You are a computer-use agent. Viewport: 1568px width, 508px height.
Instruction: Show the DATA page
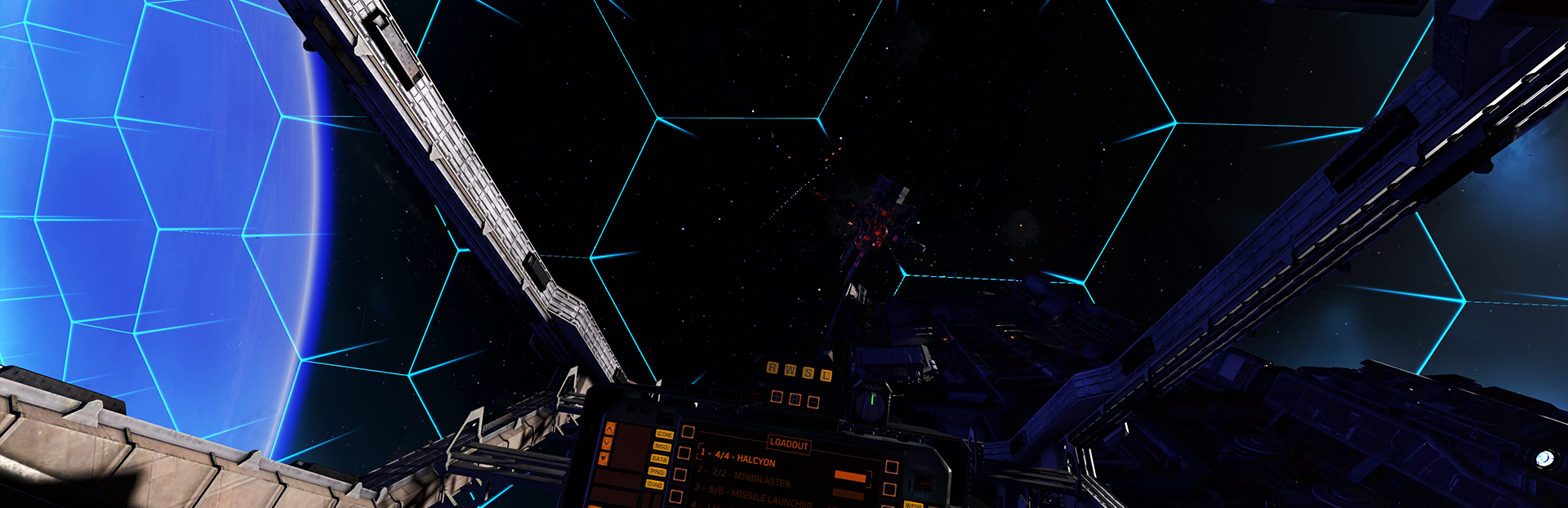(659, 459)
